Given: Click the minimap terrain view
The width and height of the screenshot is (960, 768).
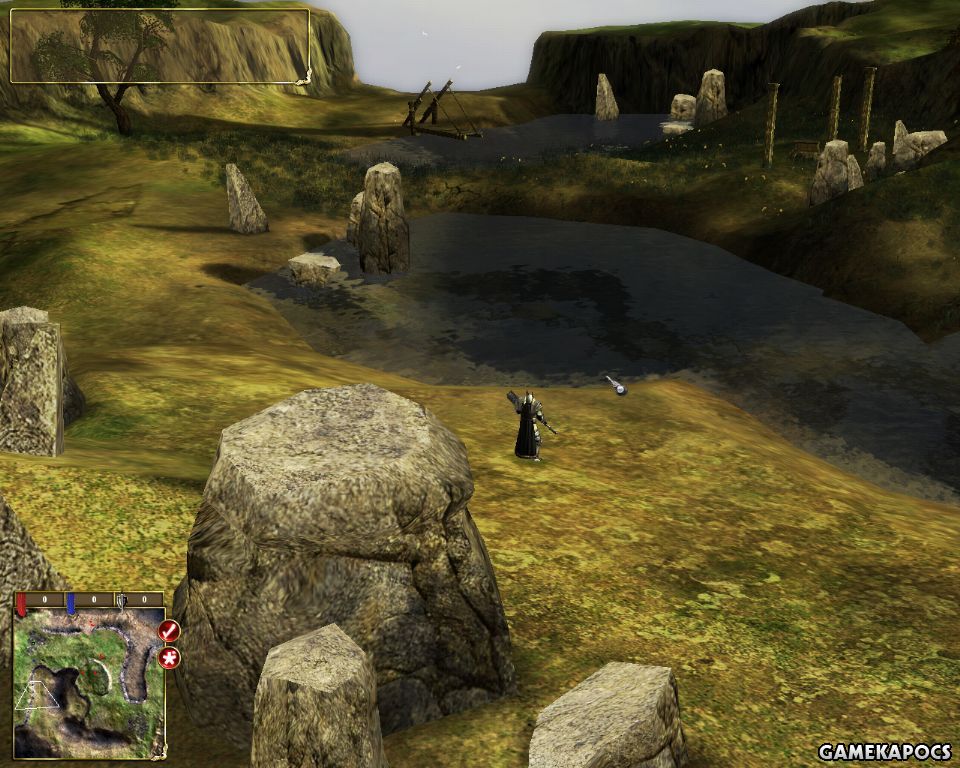Looking at the screenshot, I should coord(89,682).
